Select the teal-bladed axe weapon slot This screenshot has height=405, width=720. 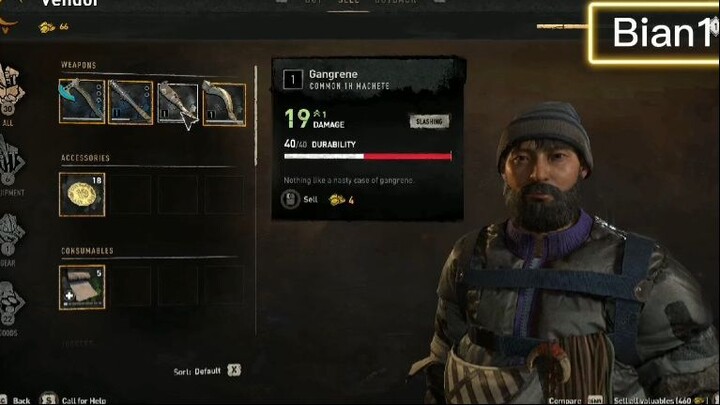[82, 102]
